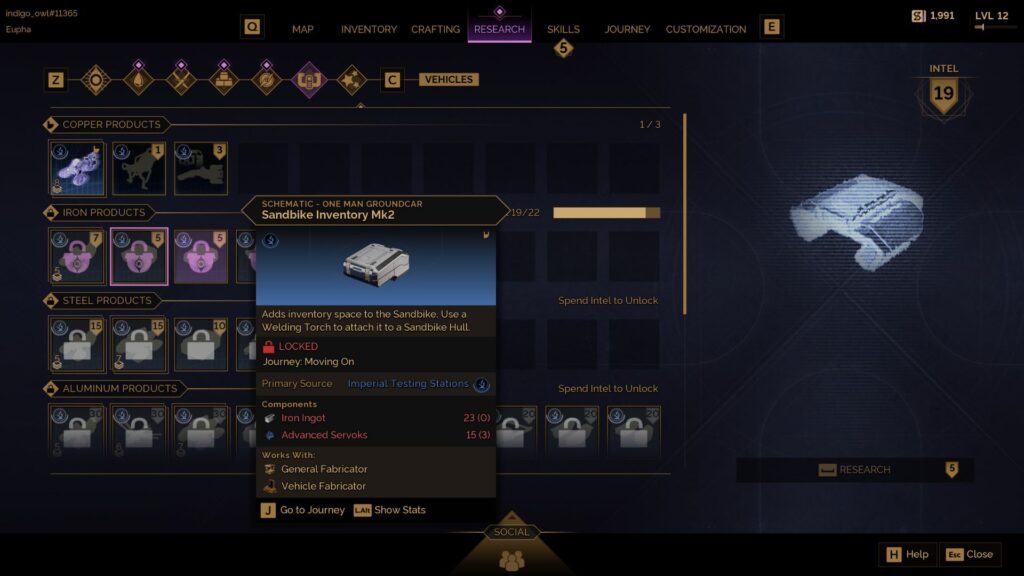
Task: Select the stacked ingots research category
Action: click(x=223, y=79)
